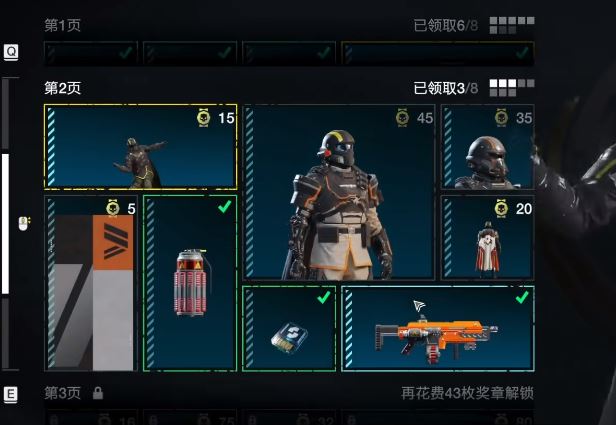Select the helmet reward costing 35 medals
Screen dimensions: 616x425
(487, 147)
